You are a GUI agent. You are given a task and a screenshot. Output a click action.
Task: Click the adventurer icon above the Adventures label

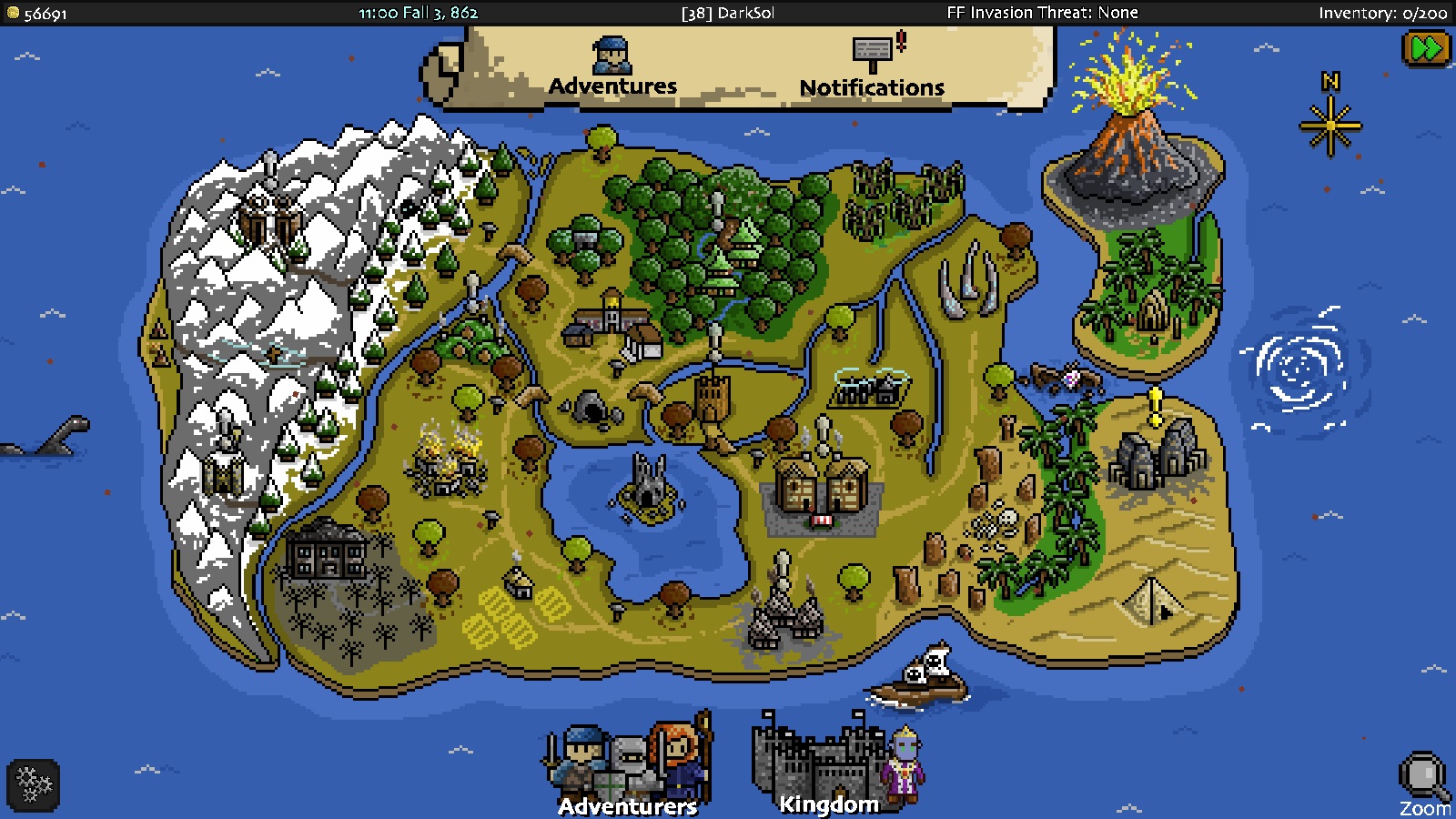click(x=612, y=55)
